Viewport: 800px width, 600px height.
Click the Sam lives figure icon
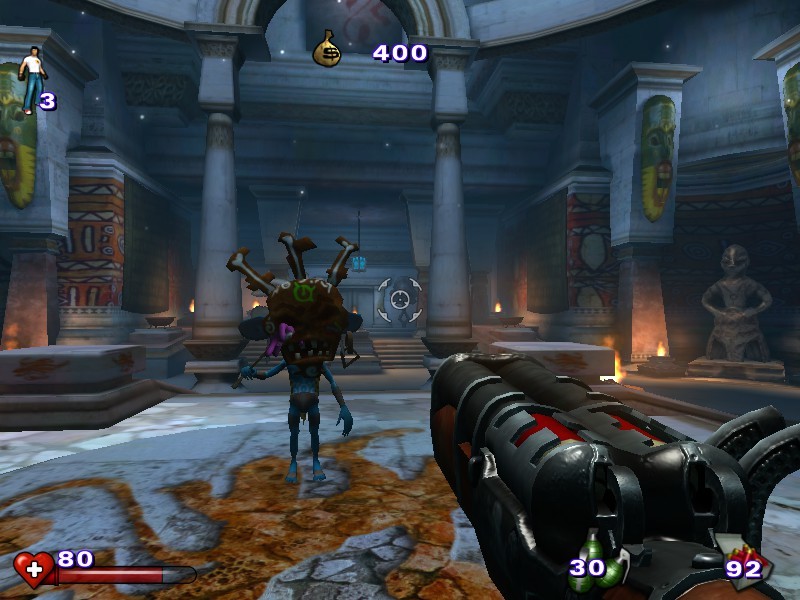pyautogui.click(x=28, y=78)
